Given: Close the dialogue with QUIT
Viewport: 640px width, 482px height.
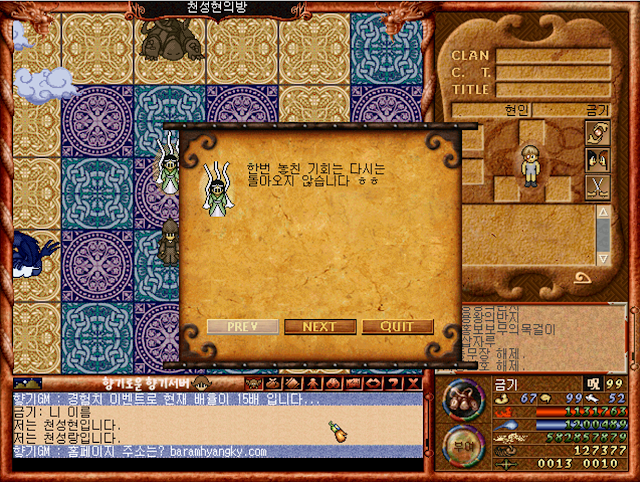Looking at the screenshot, I should (397, 327).
